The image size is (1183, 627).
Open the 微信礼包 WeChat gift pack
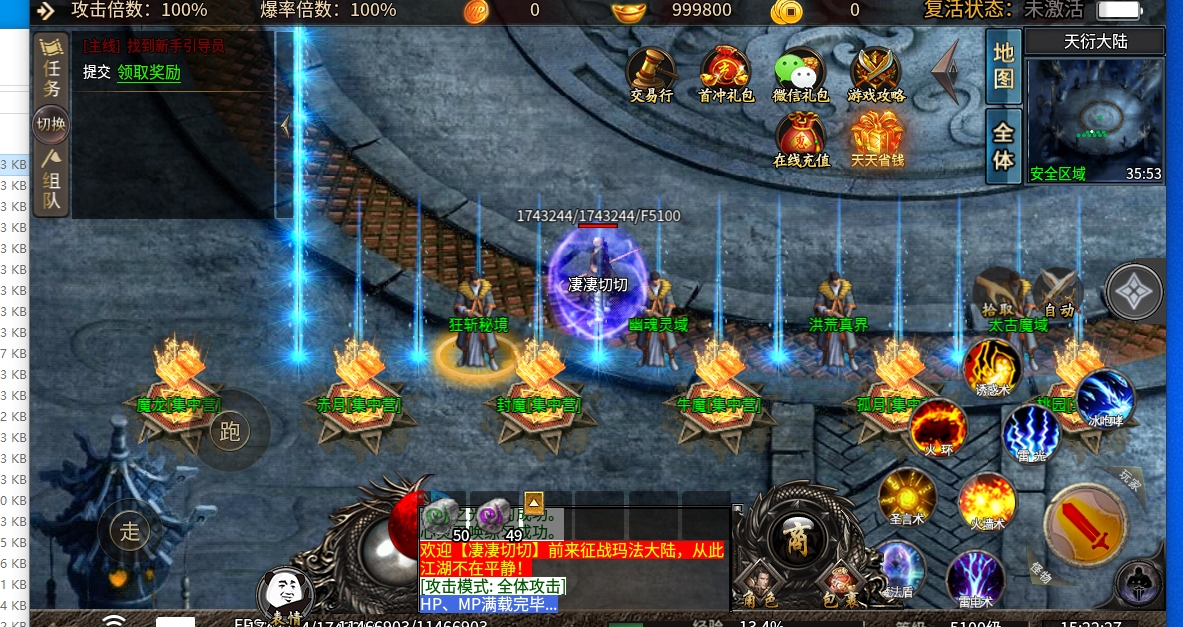pyautogui.click(x=801, y=74)
